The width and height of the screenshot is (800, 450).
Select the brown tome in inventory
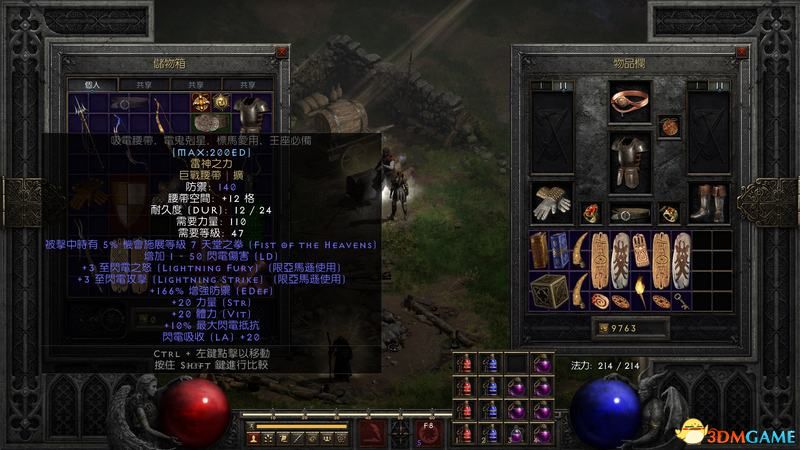point(538,250)
